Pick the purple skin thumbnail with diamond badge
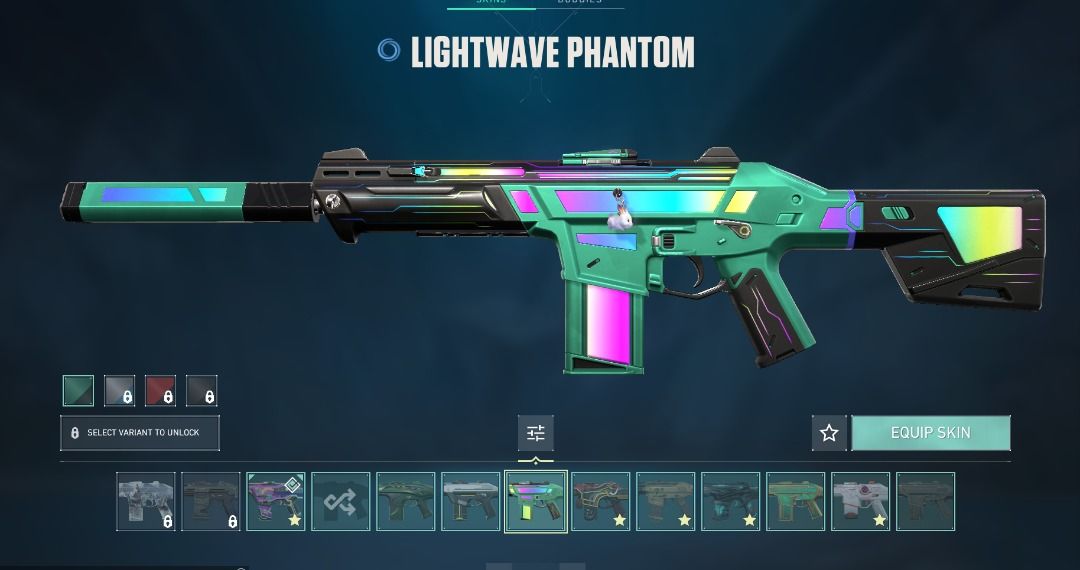1080x570 pixels. tap(276, 501)
